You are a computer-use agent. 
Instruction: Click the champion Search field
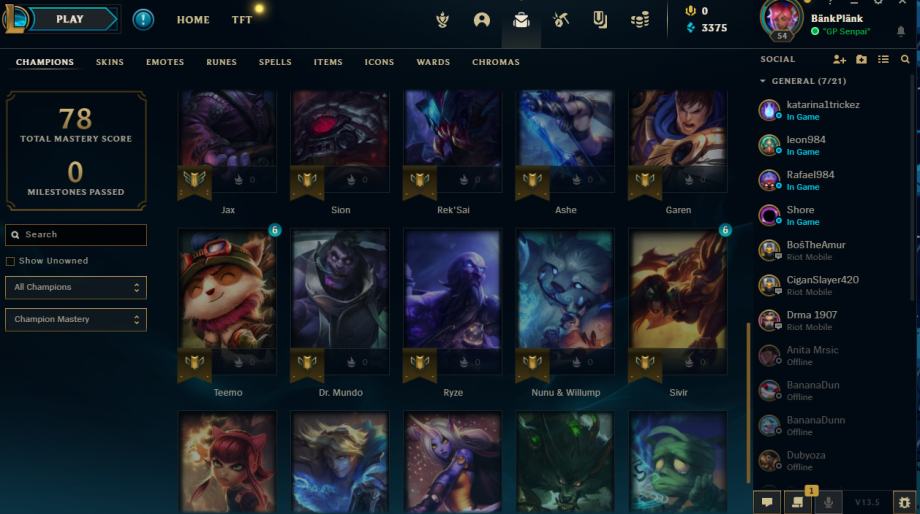(x=76, y=235)
